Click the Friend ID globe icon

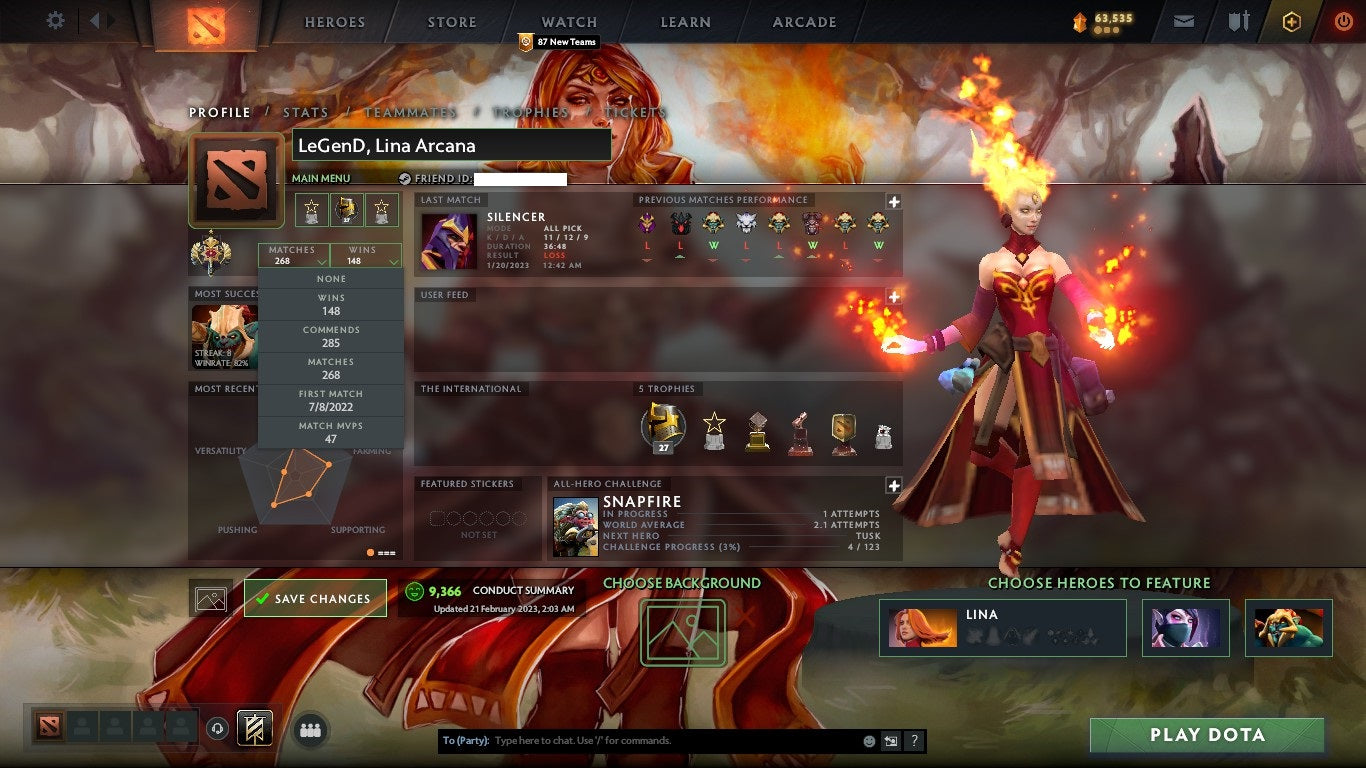tap(404, 178)
